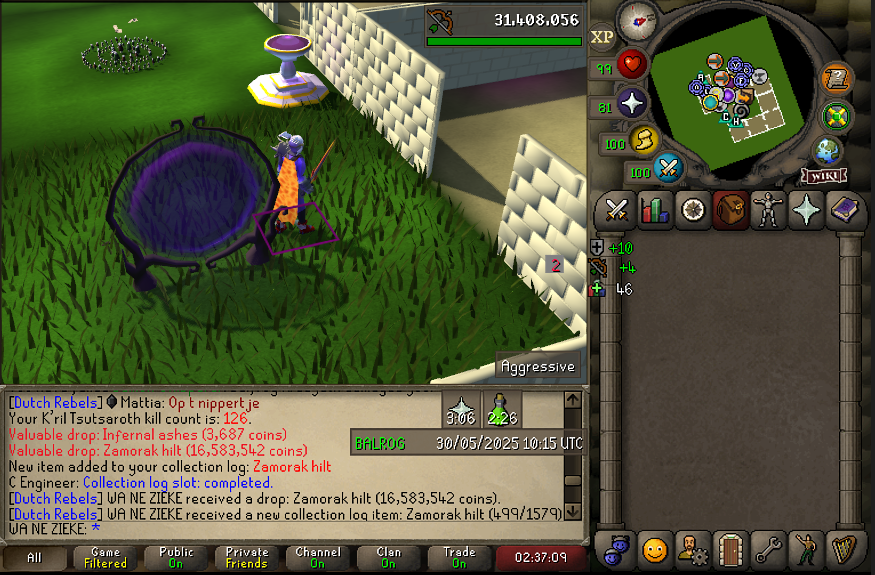Toggle the XP drops button
The height and width of the screenshot is (575, 875).
(x=602, y=37)
